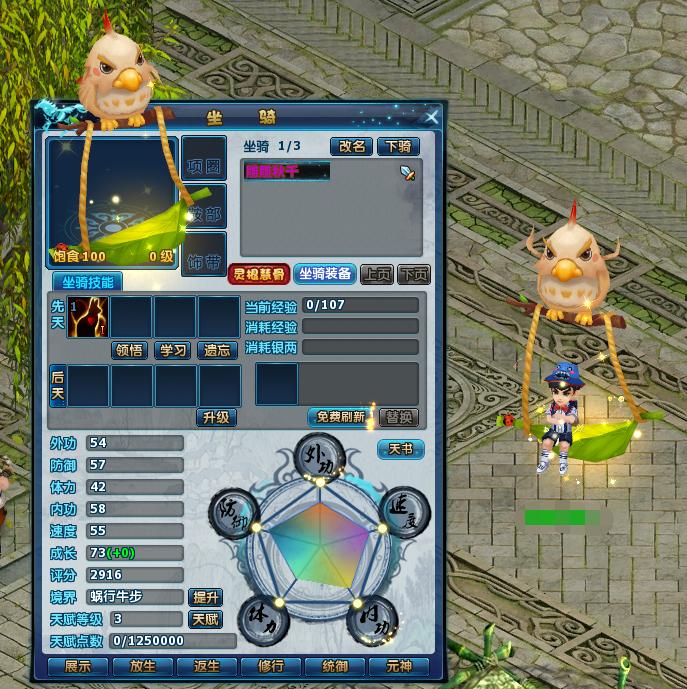
Task: Open the 天赋 talent button
Action: (x=205, y=619)
